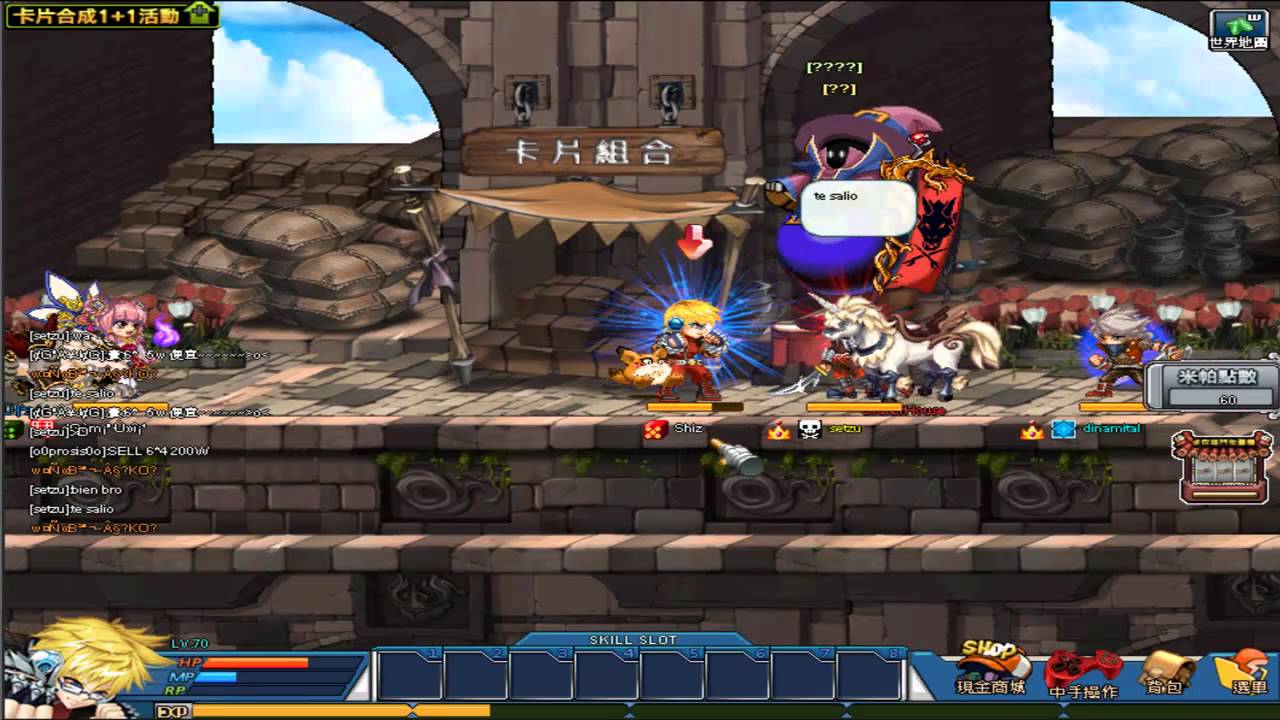This screenshot has height=720, width=1280.
Task: Open the backpack (背包) inventory
Action: click(x=1166, y=672)
